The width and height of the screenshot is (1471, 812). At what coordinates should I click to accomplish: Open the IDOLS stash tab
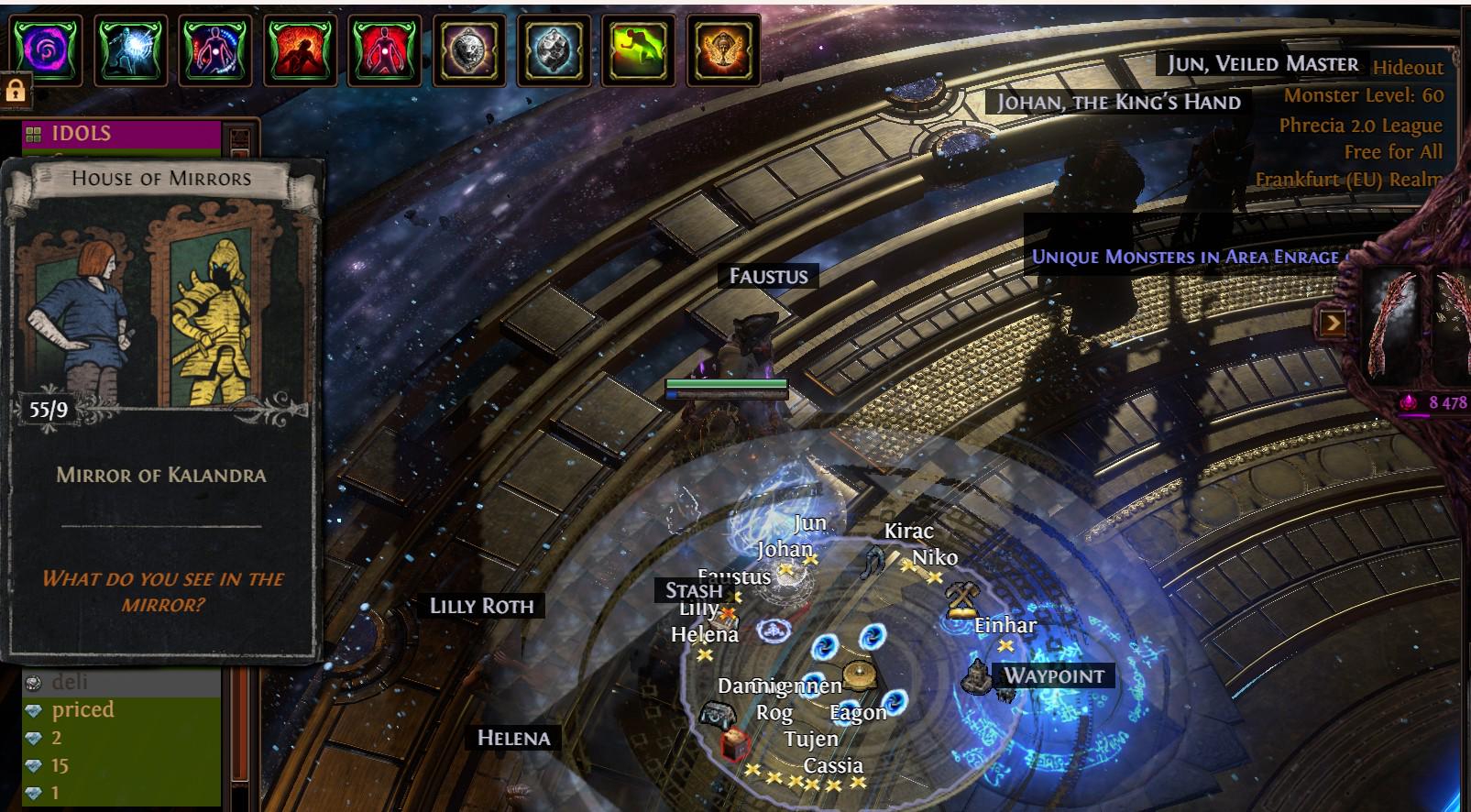(121, 134)
